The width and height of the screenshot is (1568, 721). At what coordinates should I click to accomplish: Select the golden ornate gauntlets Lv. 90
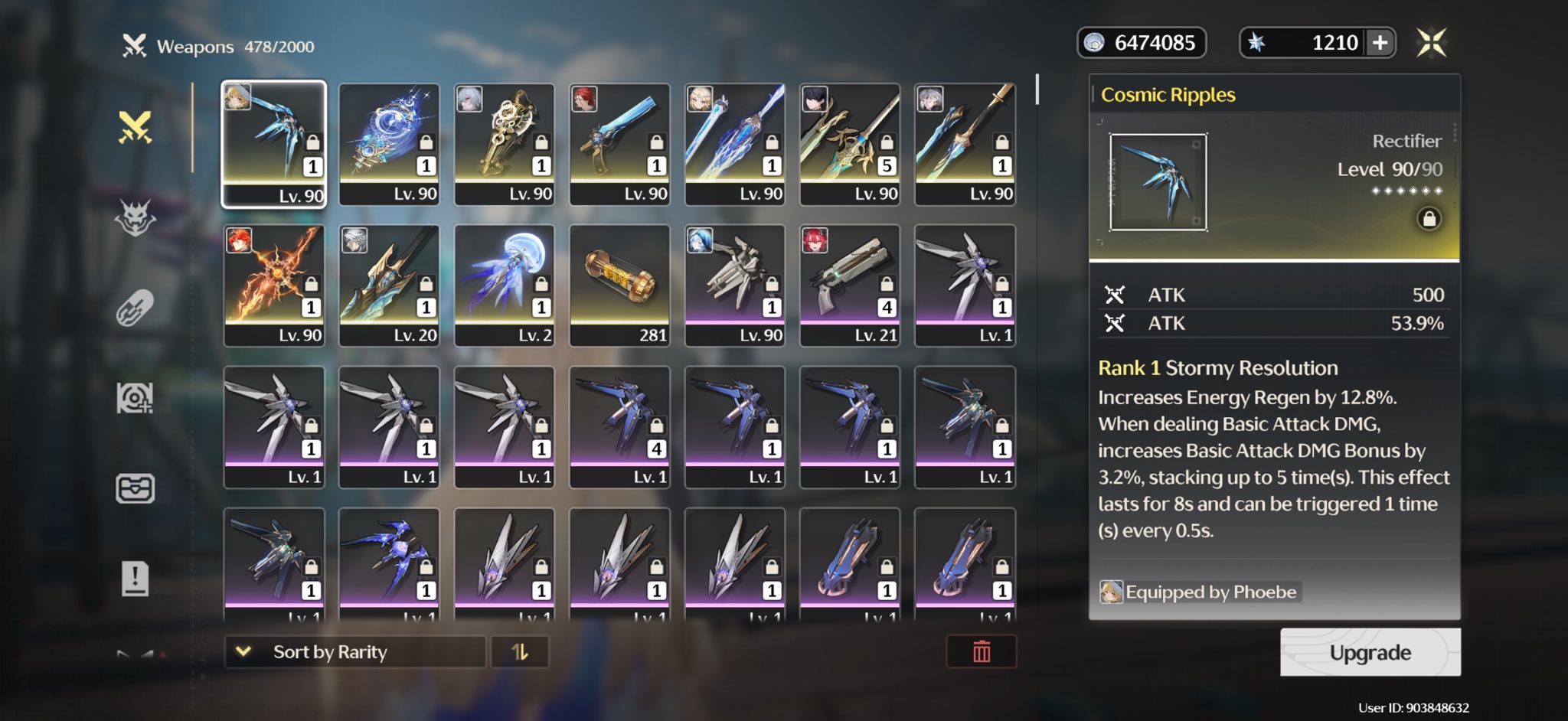[505, 144]
